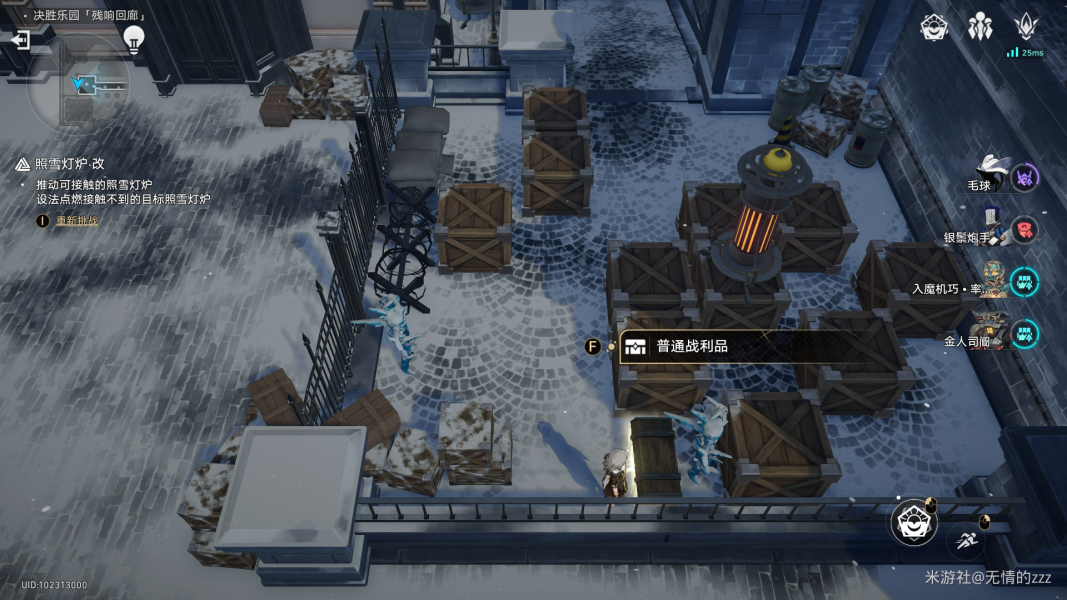
Task: Open the crest emblem icon above ping
Action: [x=1026, y=26]
